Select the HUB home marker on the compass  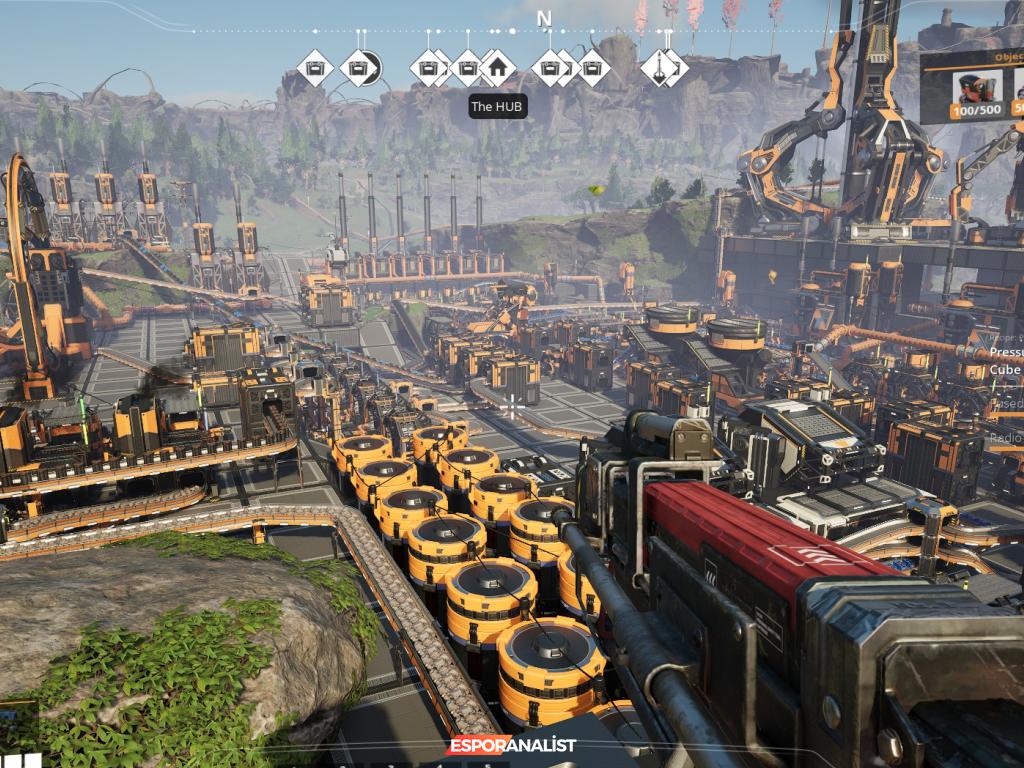(x=497, y=69)
